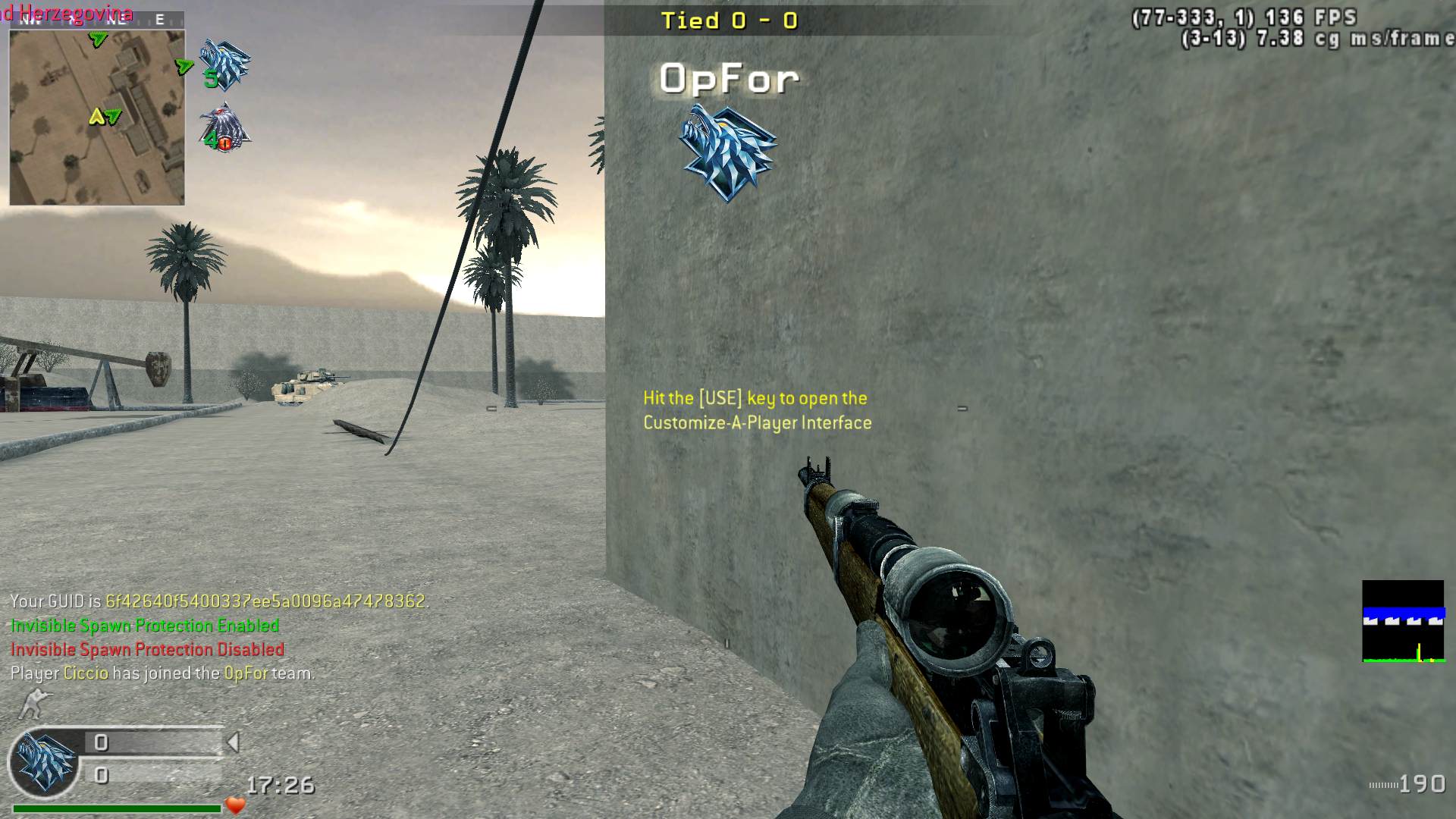Select the eagle team icon beside the minimap
Viewport: 1456px width, 819px height.
[x=224, y=127]
